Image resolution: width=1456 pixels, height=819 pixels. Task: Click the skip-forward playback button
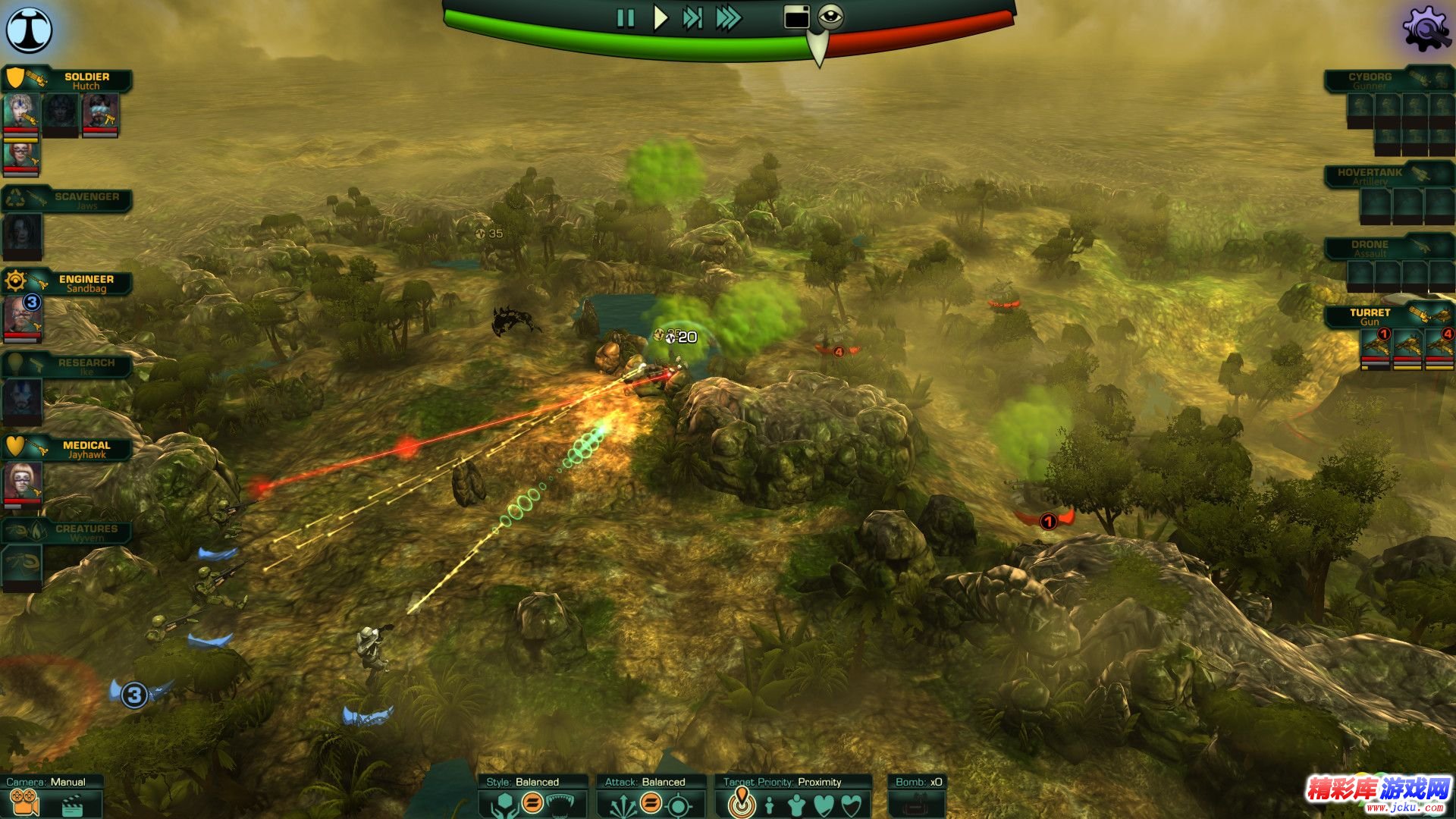[692, 18]
